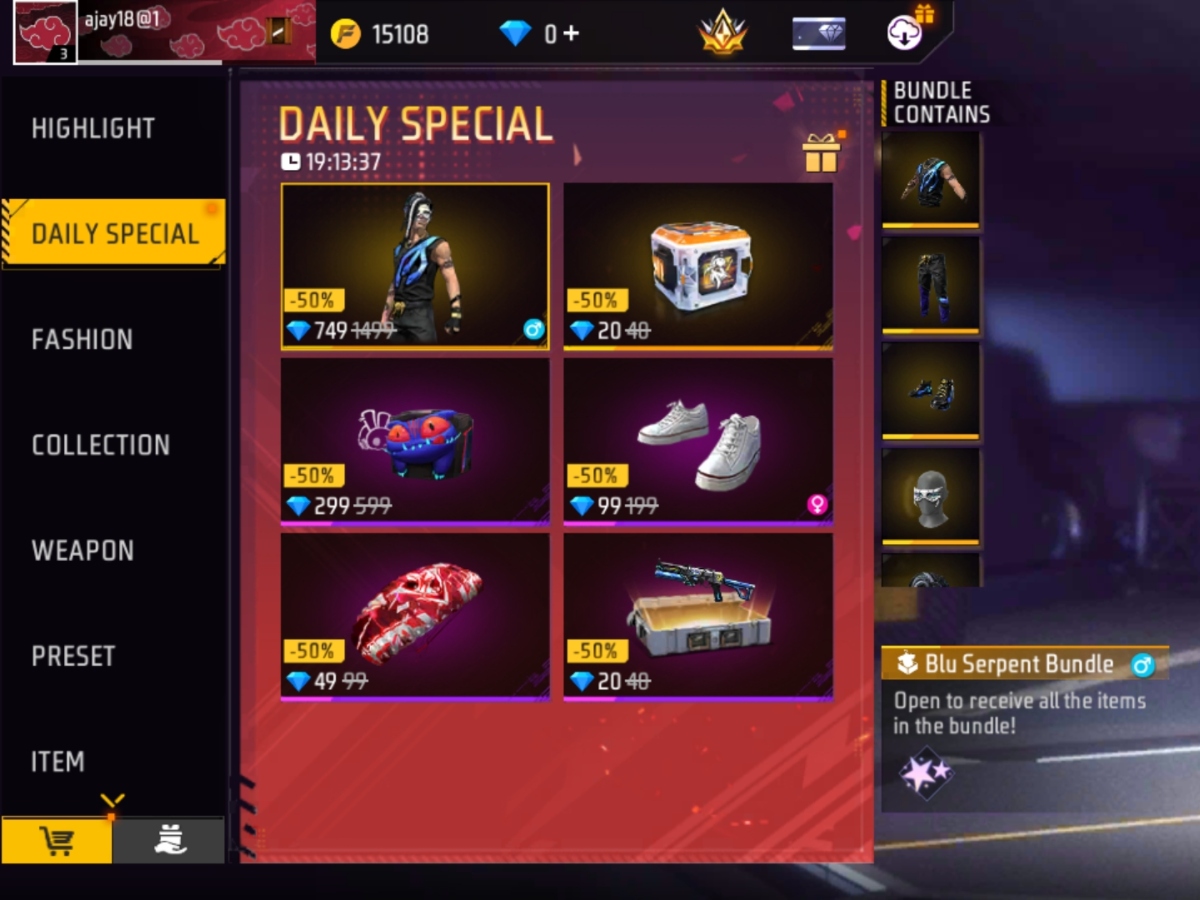Pick the white sneakers for 99 diamonds
This screenshot has width=1200, height=900.
[x=698, y=440]
